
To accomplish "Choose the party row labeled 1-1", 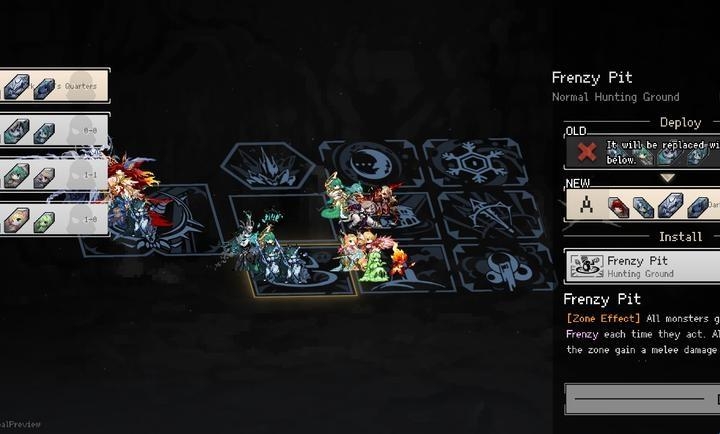I will coord(54,175).
